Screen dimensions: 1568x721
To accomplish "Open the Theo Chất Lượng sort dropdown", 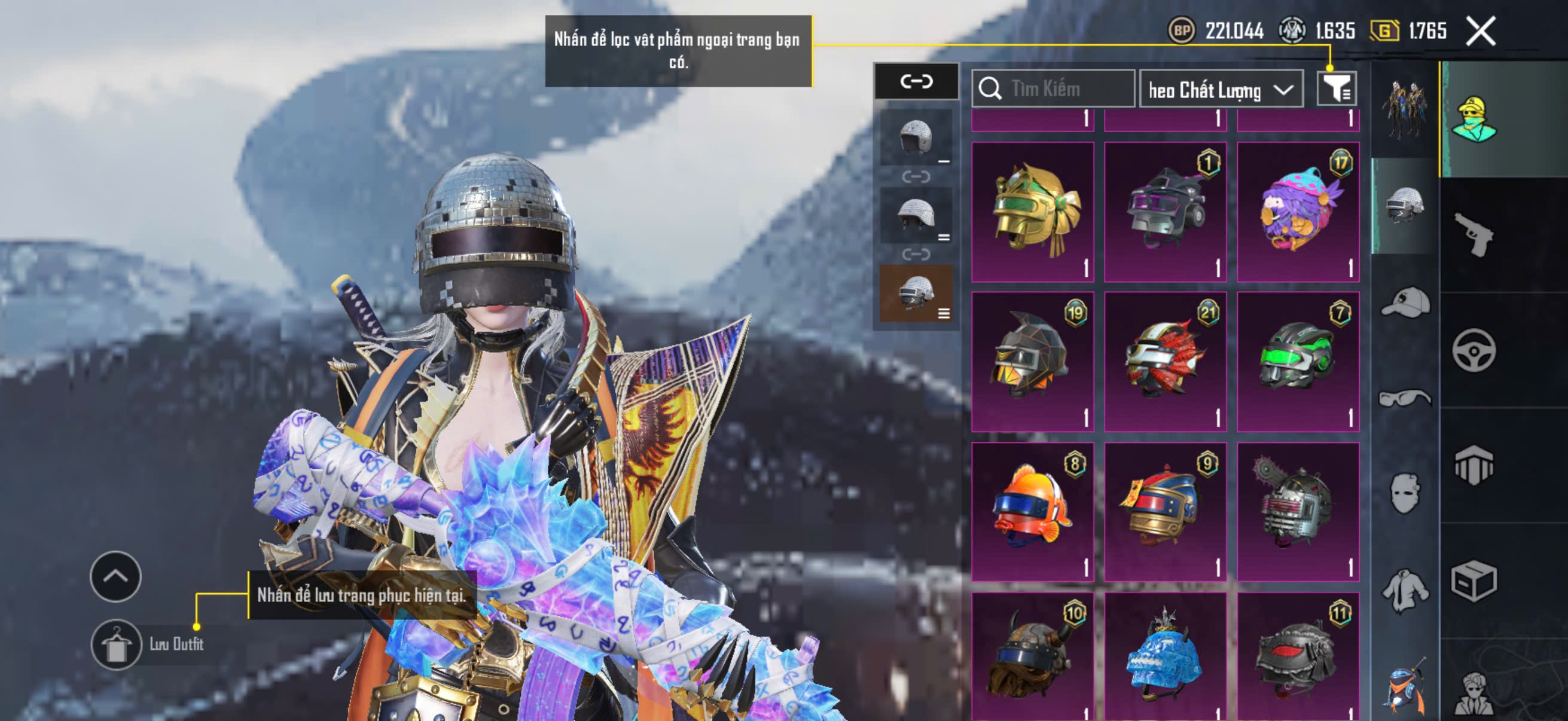I will coord(1221,90).
